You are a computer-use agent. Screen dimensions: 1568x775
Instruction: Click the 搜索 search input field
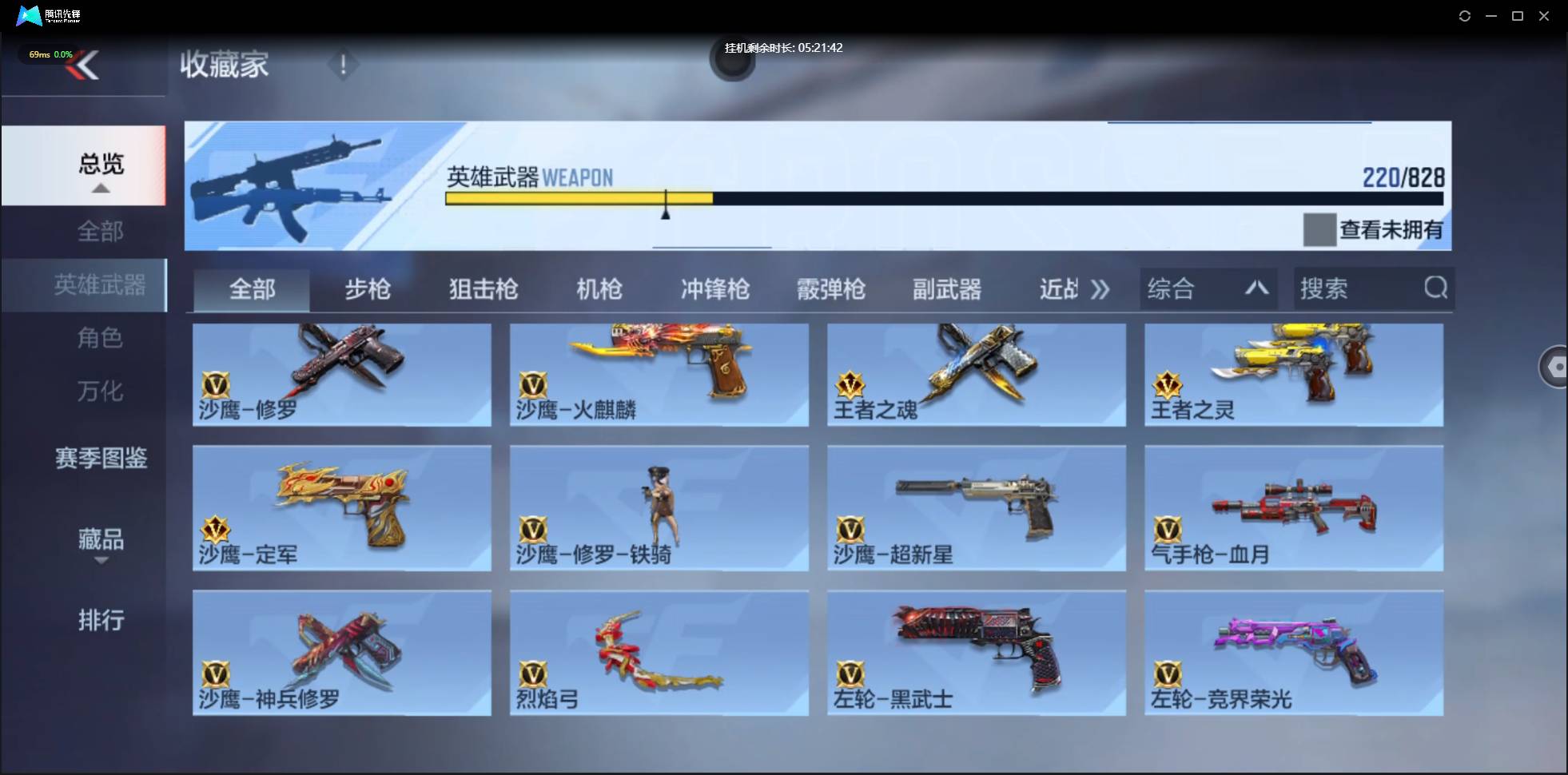(x=1351, y=288)
